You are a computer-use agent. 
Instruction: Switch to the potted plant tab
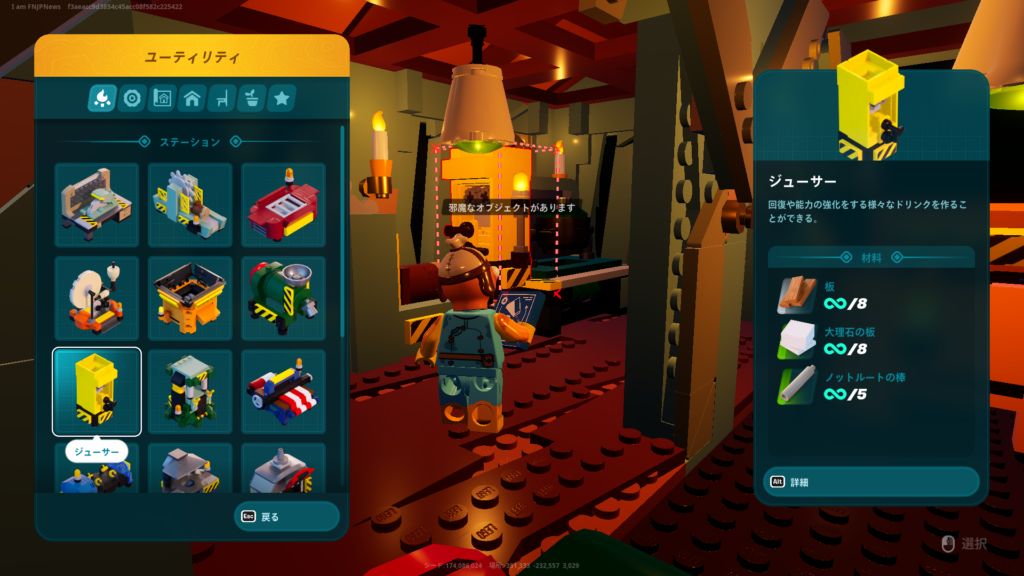tap(251, 98)
